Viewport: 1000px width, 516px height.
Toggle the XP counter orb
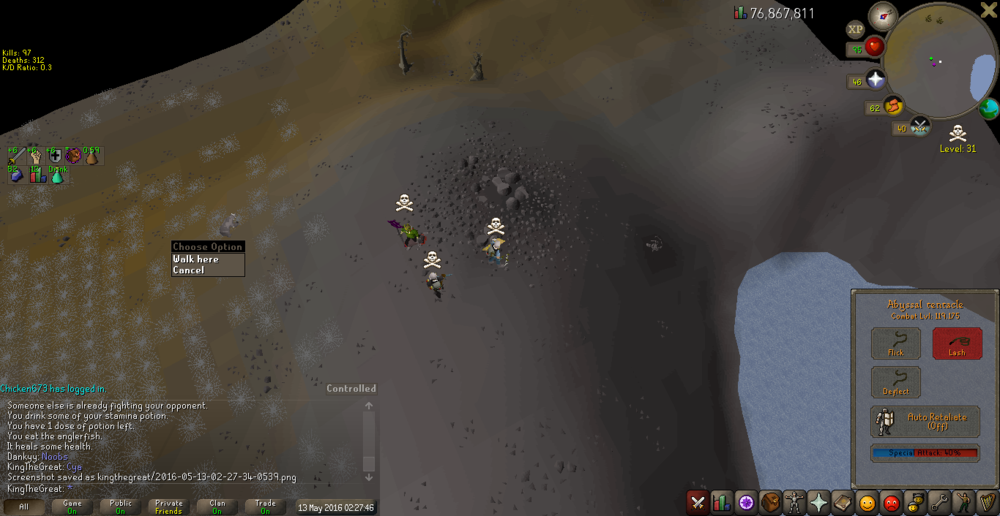pyautogui.click(x=855, y=29)
